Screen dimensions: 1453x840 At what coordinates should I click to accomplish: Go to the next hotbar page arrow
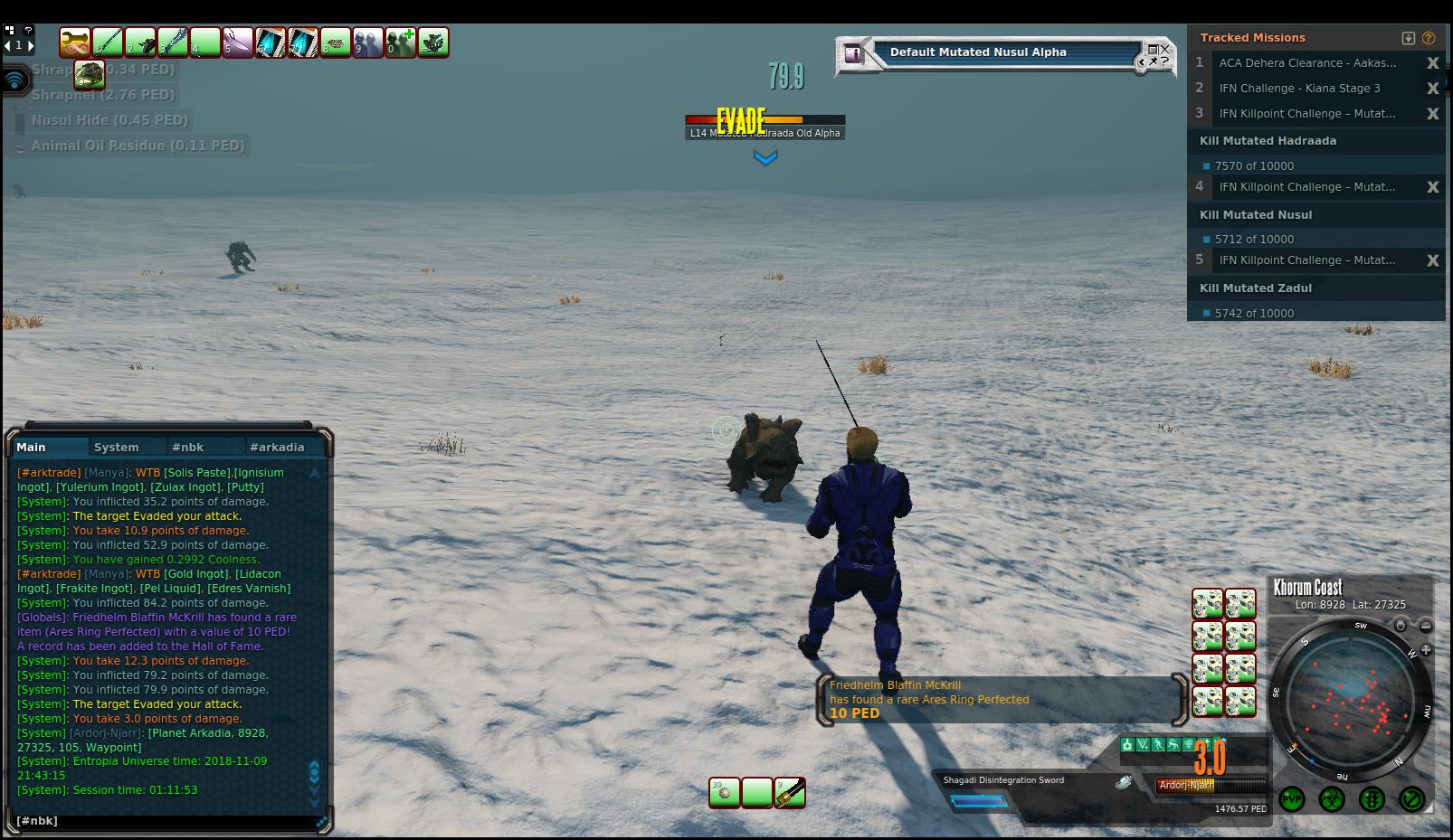pos(31,44)
